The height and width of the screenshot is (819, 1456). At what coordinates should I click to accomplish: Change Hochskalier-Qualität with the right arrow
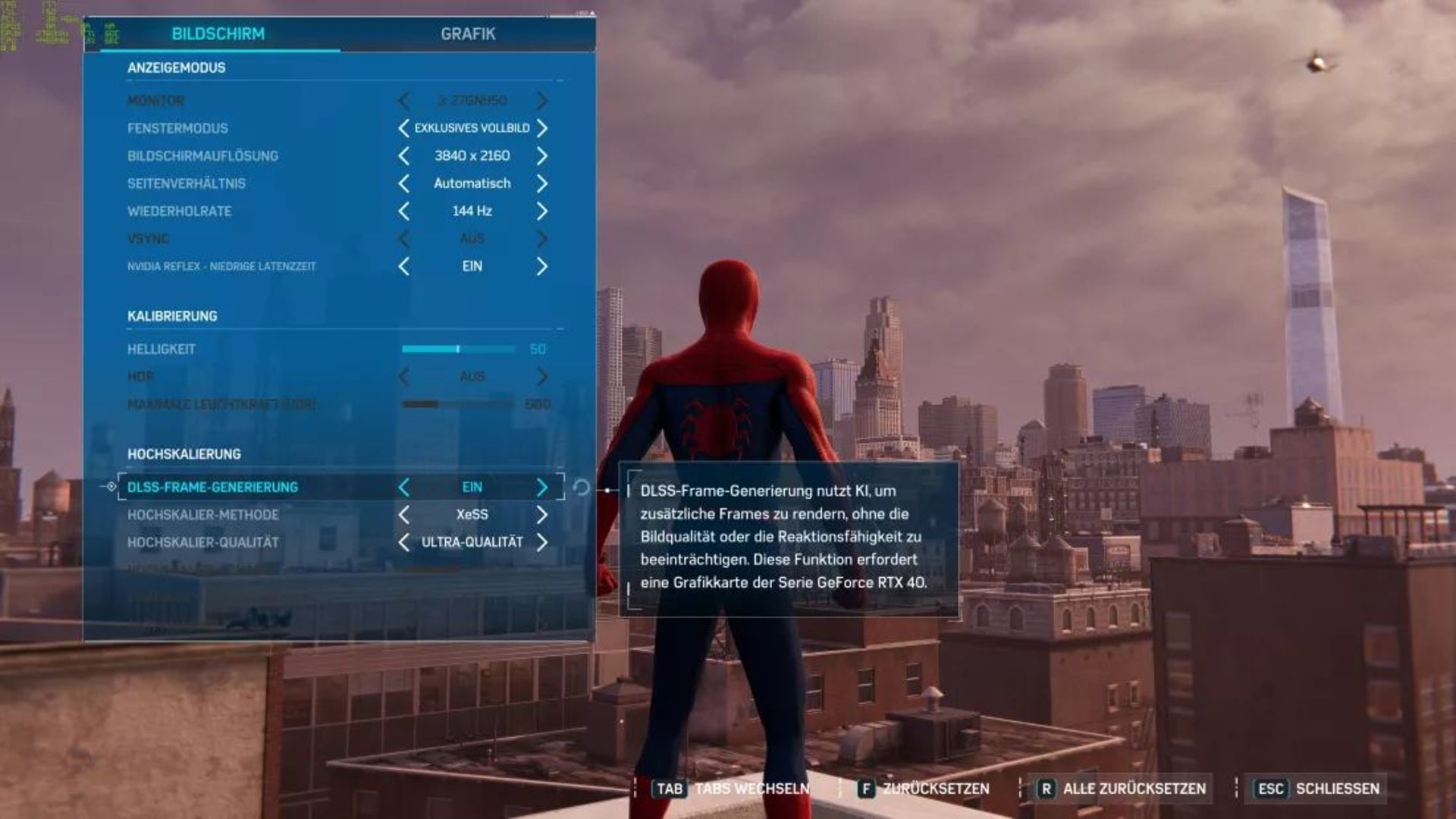click(x=541, y=542)
